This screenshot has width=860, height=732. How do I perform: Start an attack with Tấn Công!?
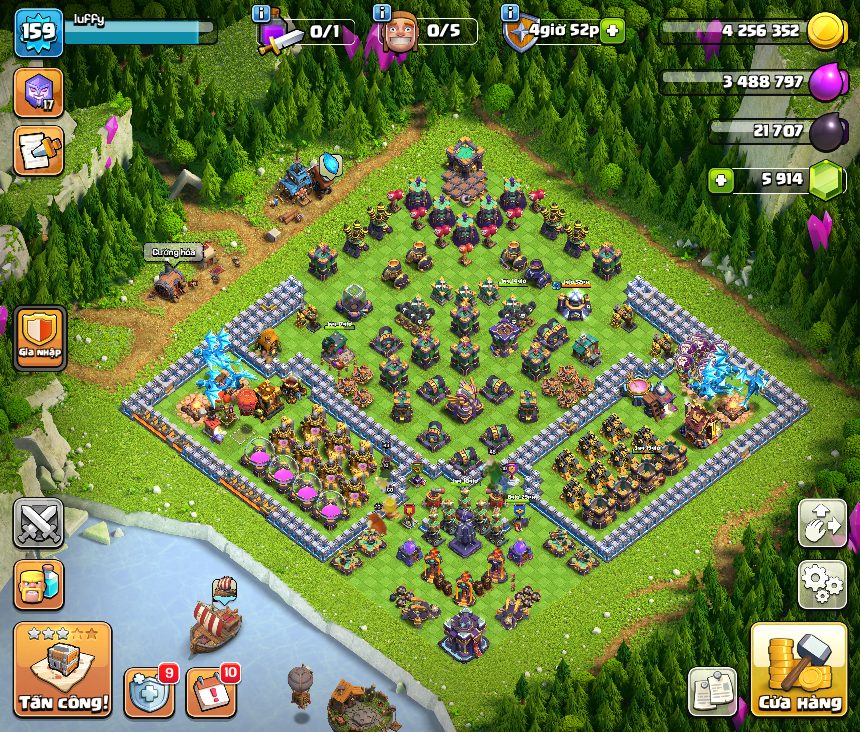pos(62,669)
